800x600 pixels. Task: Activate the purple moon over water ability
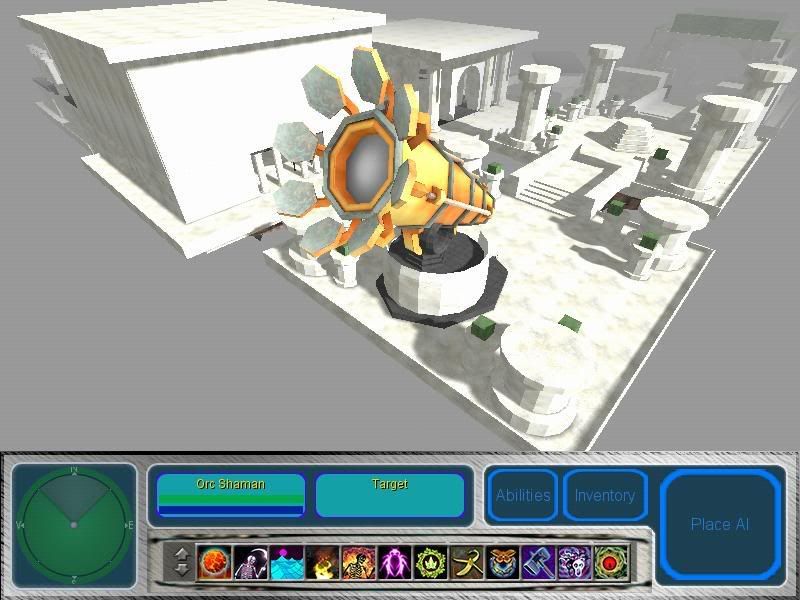click(287, 562)
